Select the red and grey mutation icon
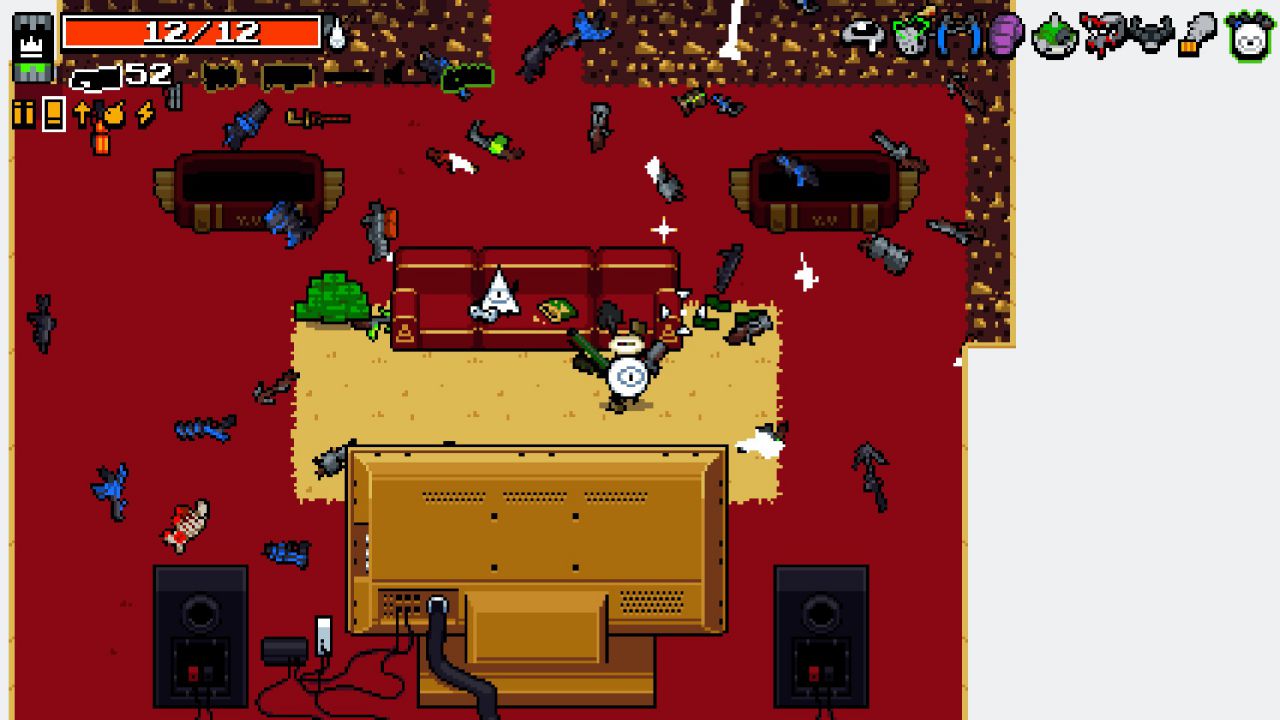 (1102, 36)
